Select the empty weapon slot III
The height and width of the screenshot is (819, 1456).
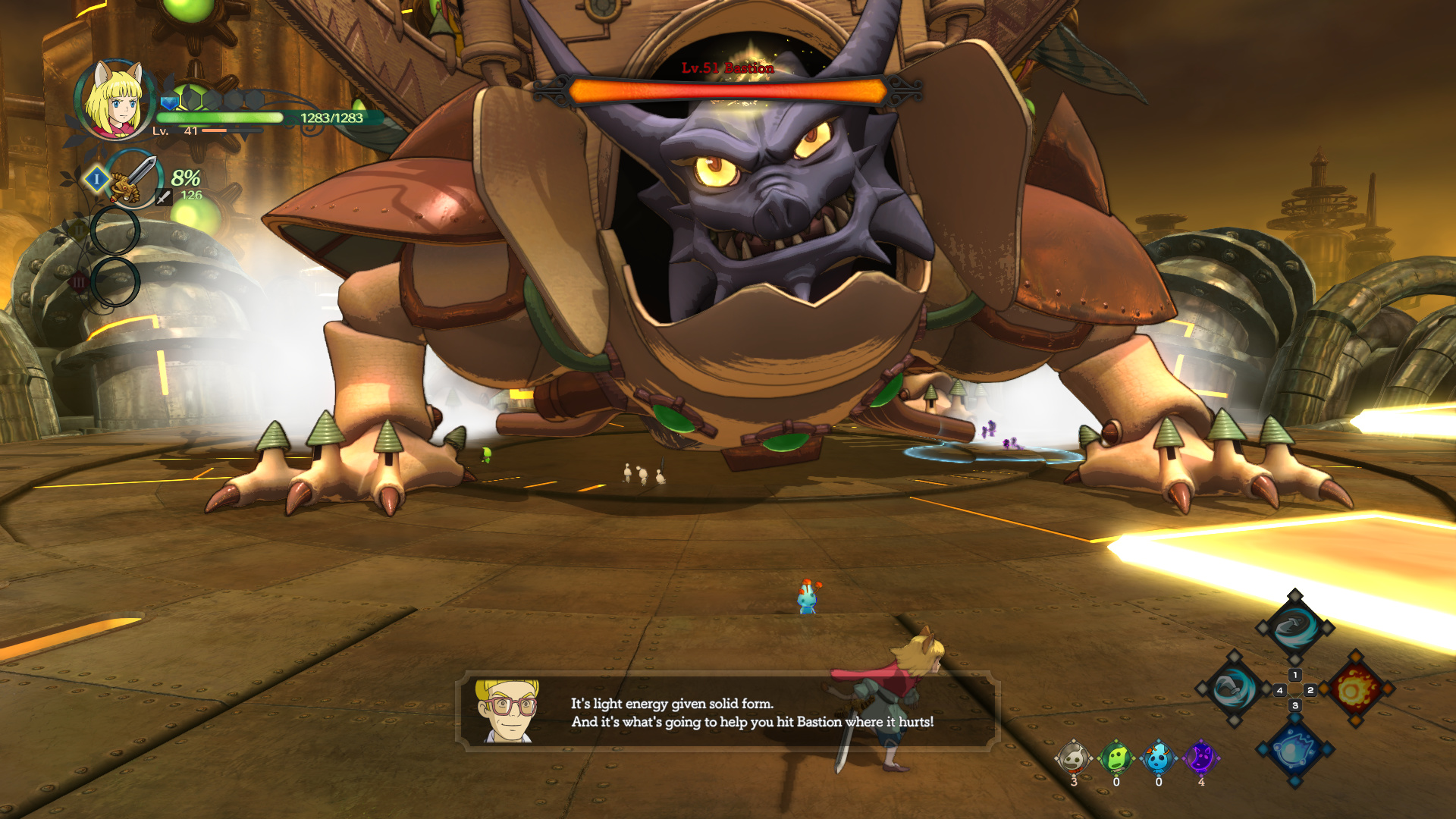click(115, 281)
